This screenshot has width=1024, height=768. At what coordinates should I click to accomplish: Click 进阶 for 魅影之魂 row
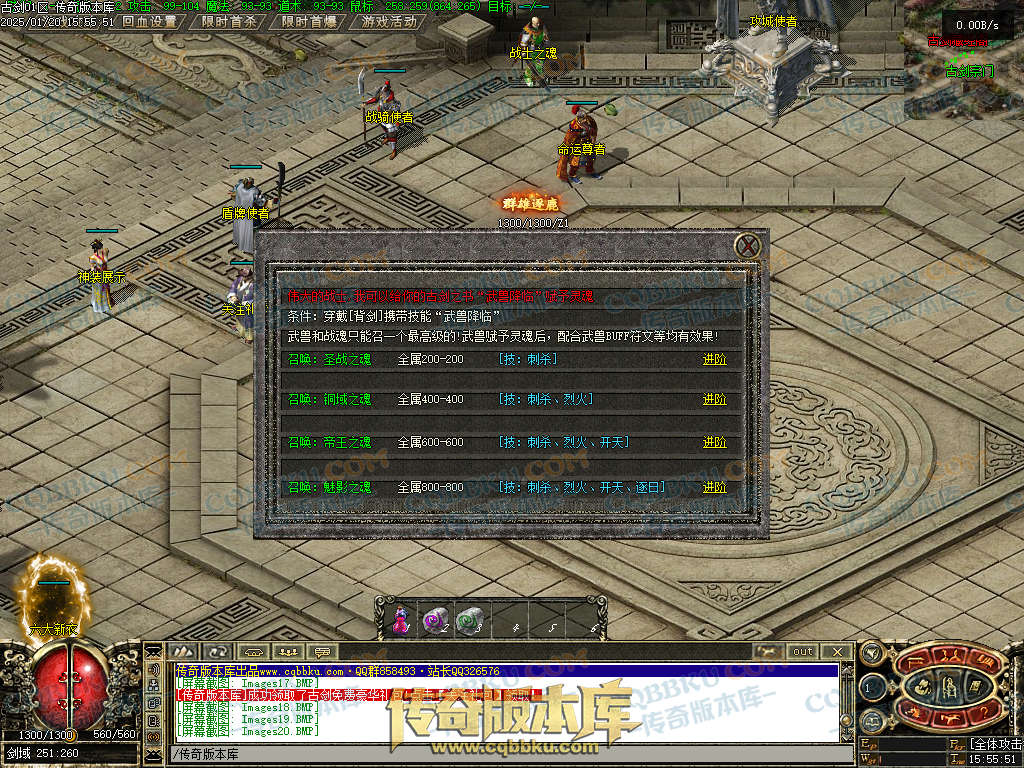pyautogui.click(x=714, y=487)
